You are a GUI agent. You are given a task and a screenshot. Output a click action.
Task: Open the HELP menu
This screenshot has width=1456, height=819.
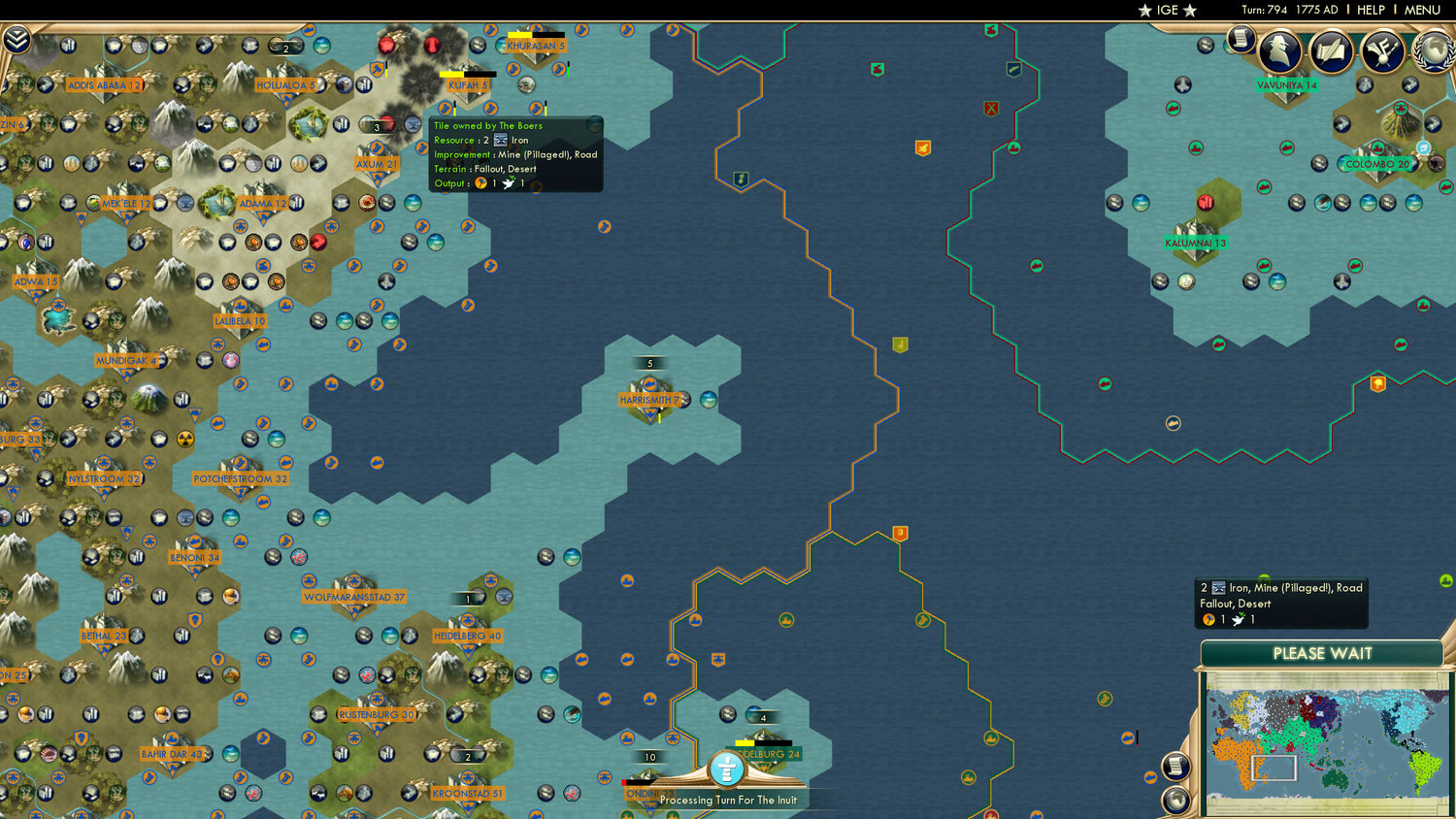pyautogui.click(x=1372, y=10)
